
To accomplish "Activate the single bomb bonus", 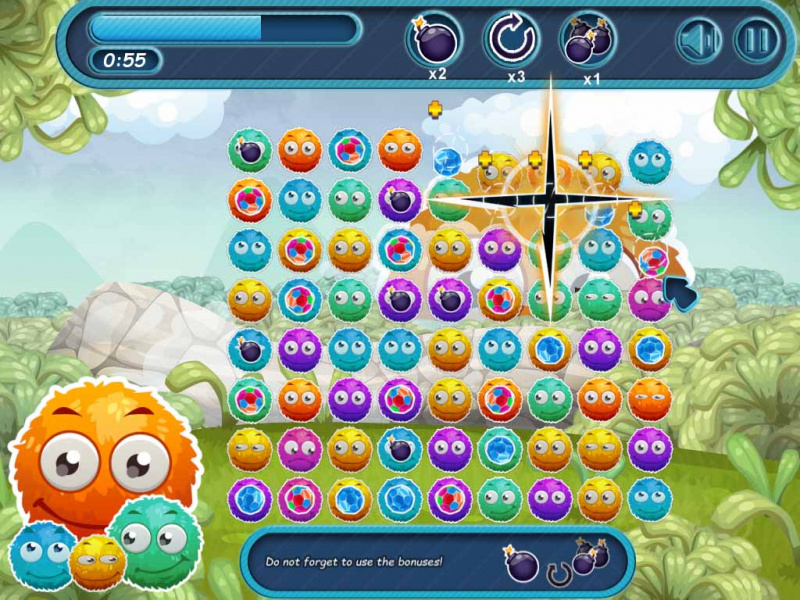I will point(433,41).
